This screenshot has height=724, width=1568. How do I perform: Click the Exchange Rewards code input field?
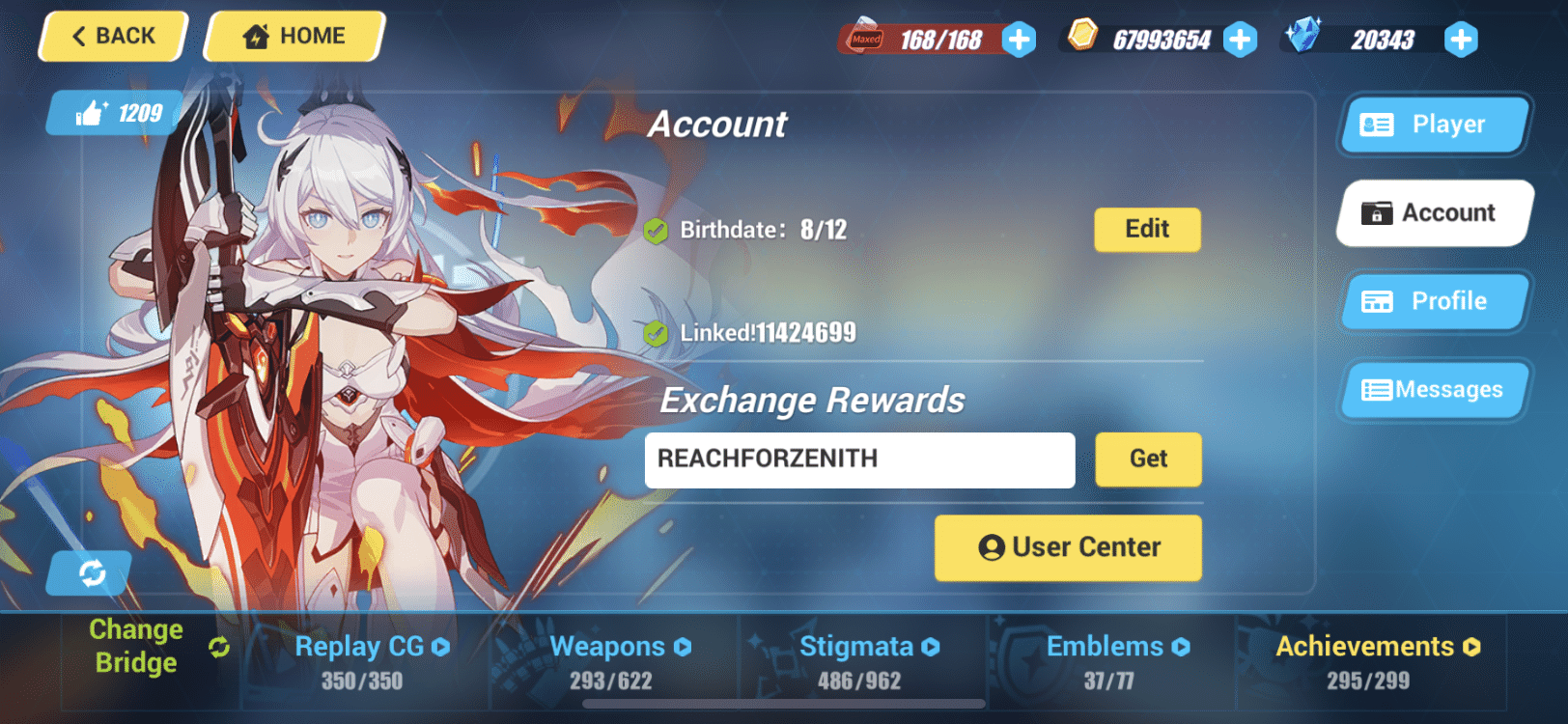[859, 459]
